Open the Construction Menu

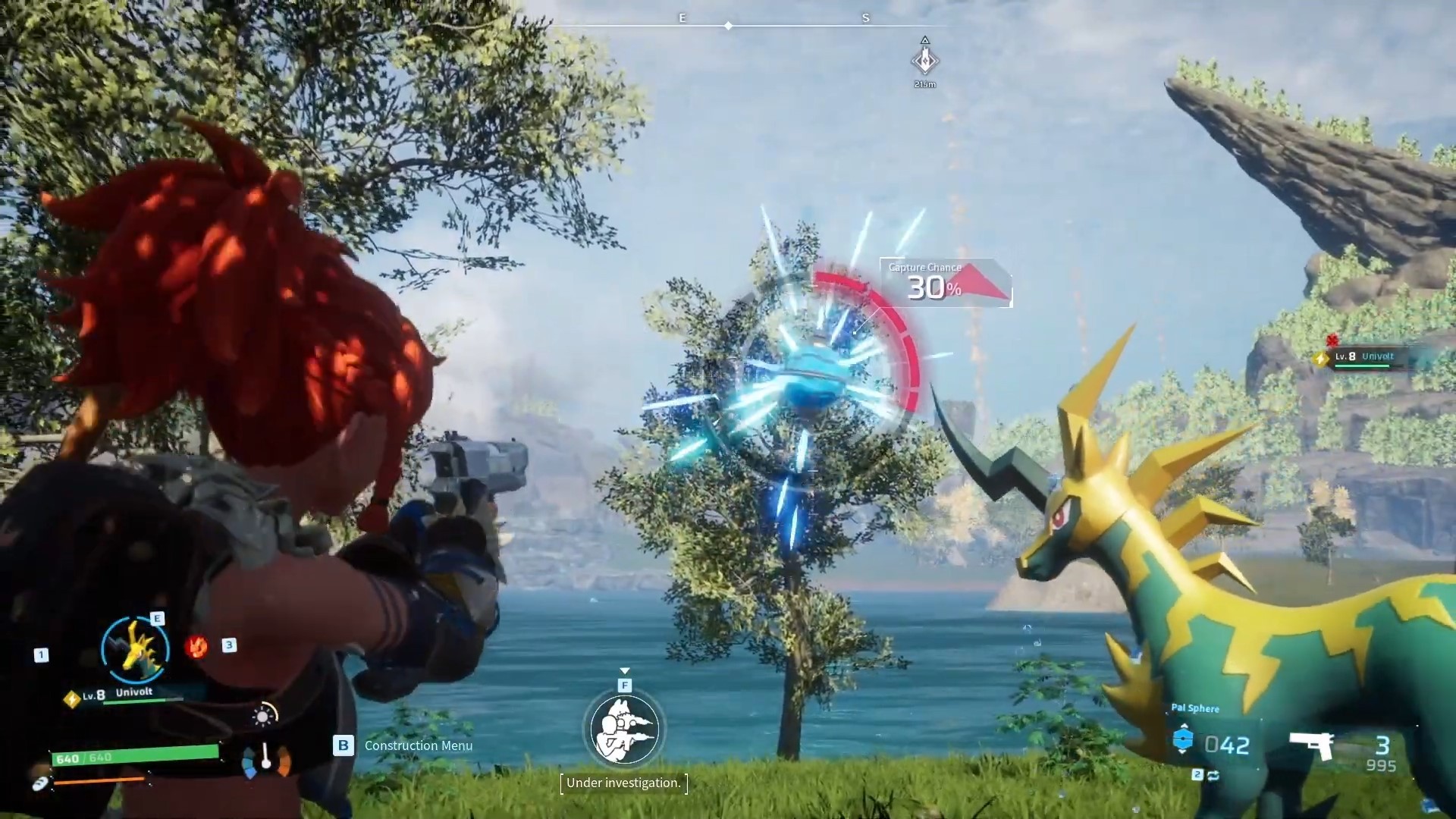(417, 746)
